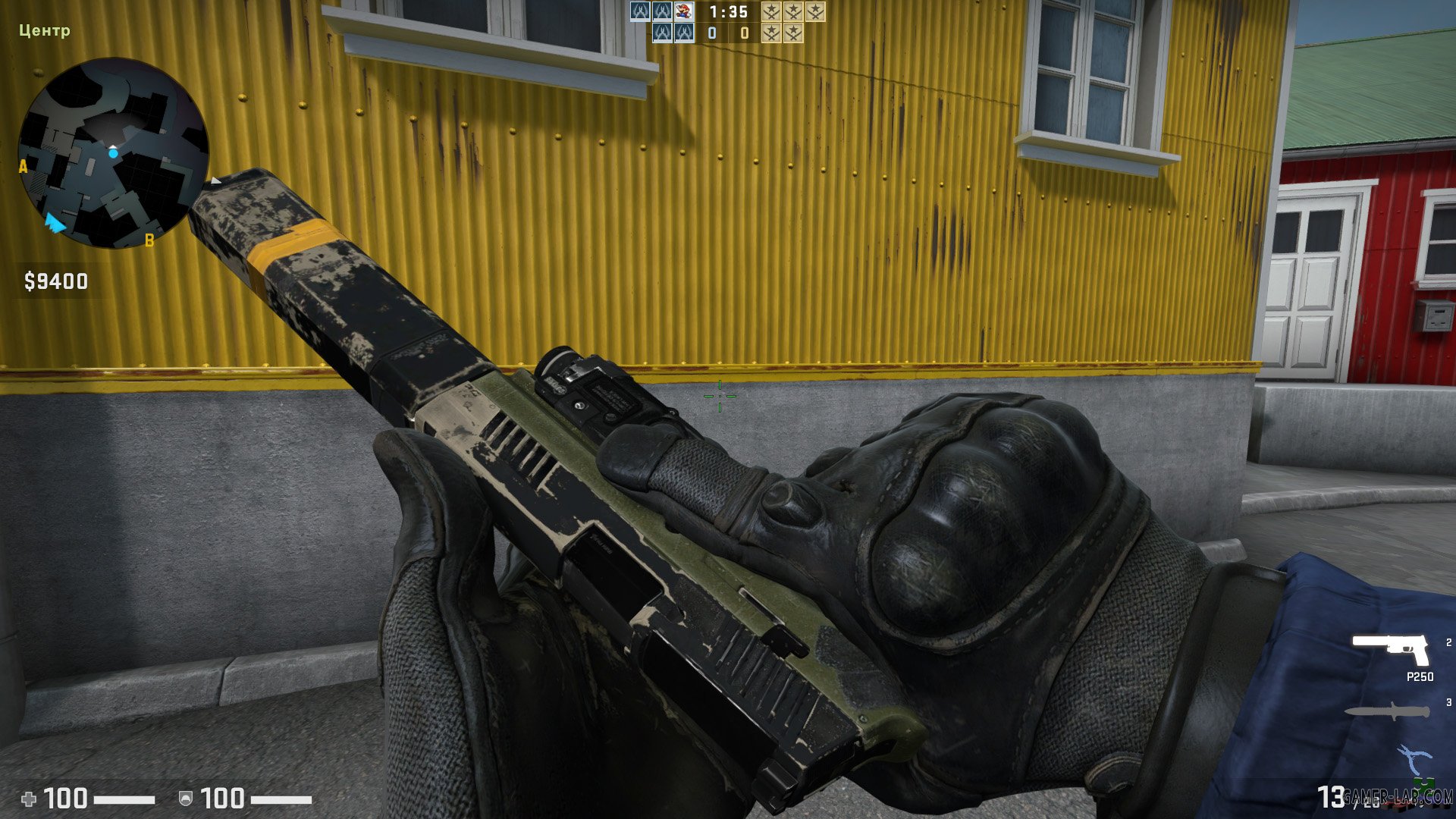Toggle the rightmost CT star badge
The height and width of the screenshot is (819, 1456).
[816, 11]
